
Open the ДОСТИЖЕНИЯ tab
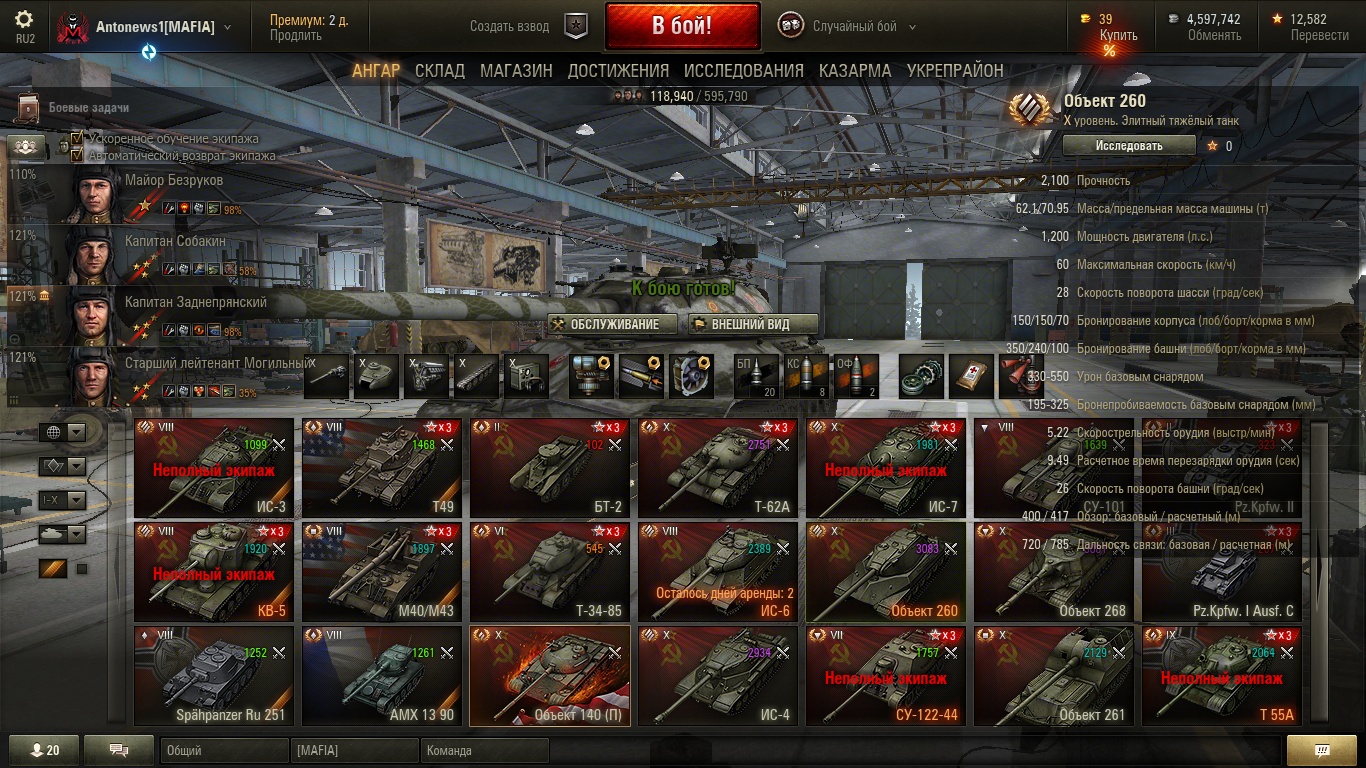(618, 70)
